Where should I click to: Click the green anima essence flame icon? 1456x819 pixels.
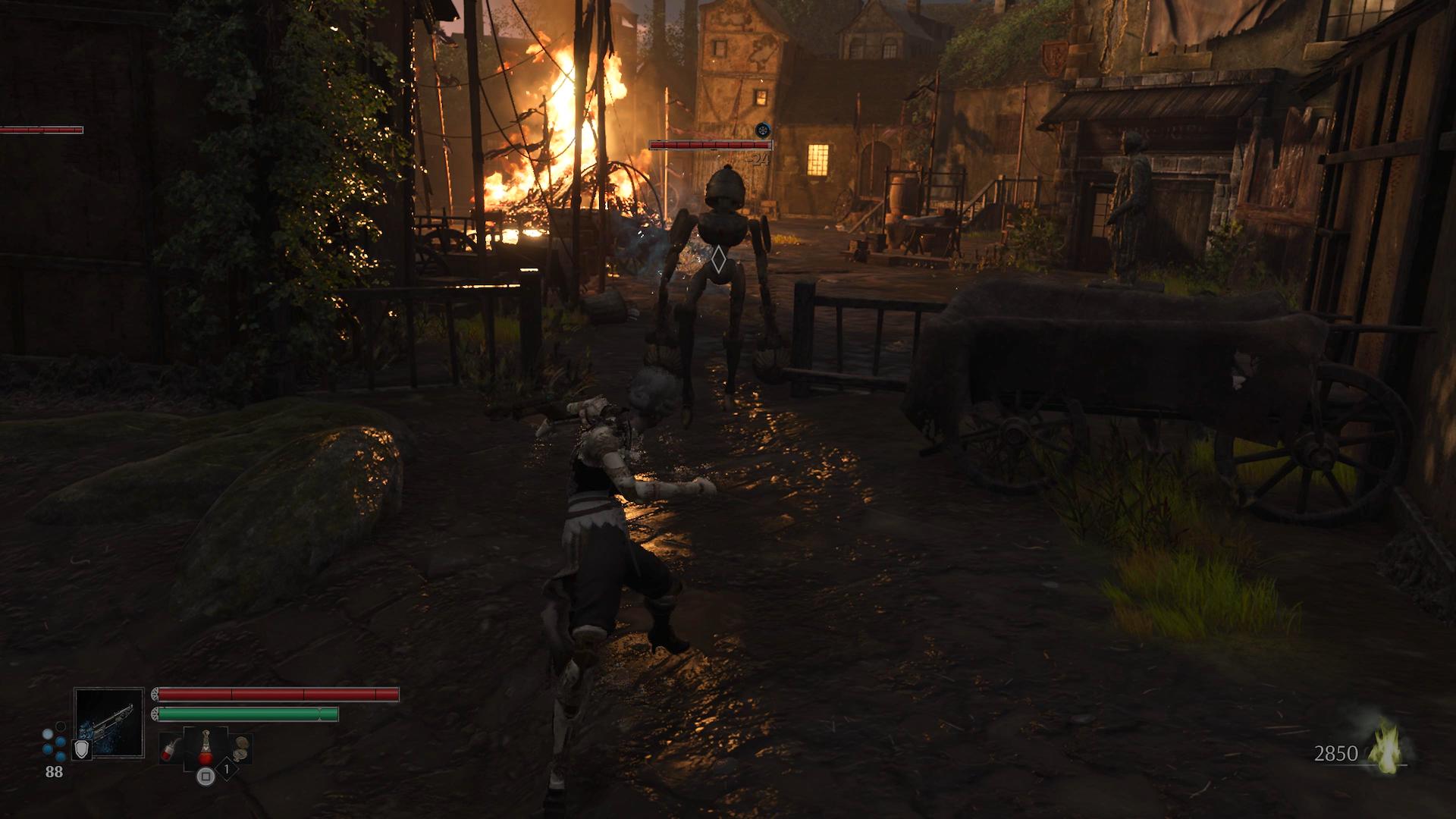pos(1388,751)
